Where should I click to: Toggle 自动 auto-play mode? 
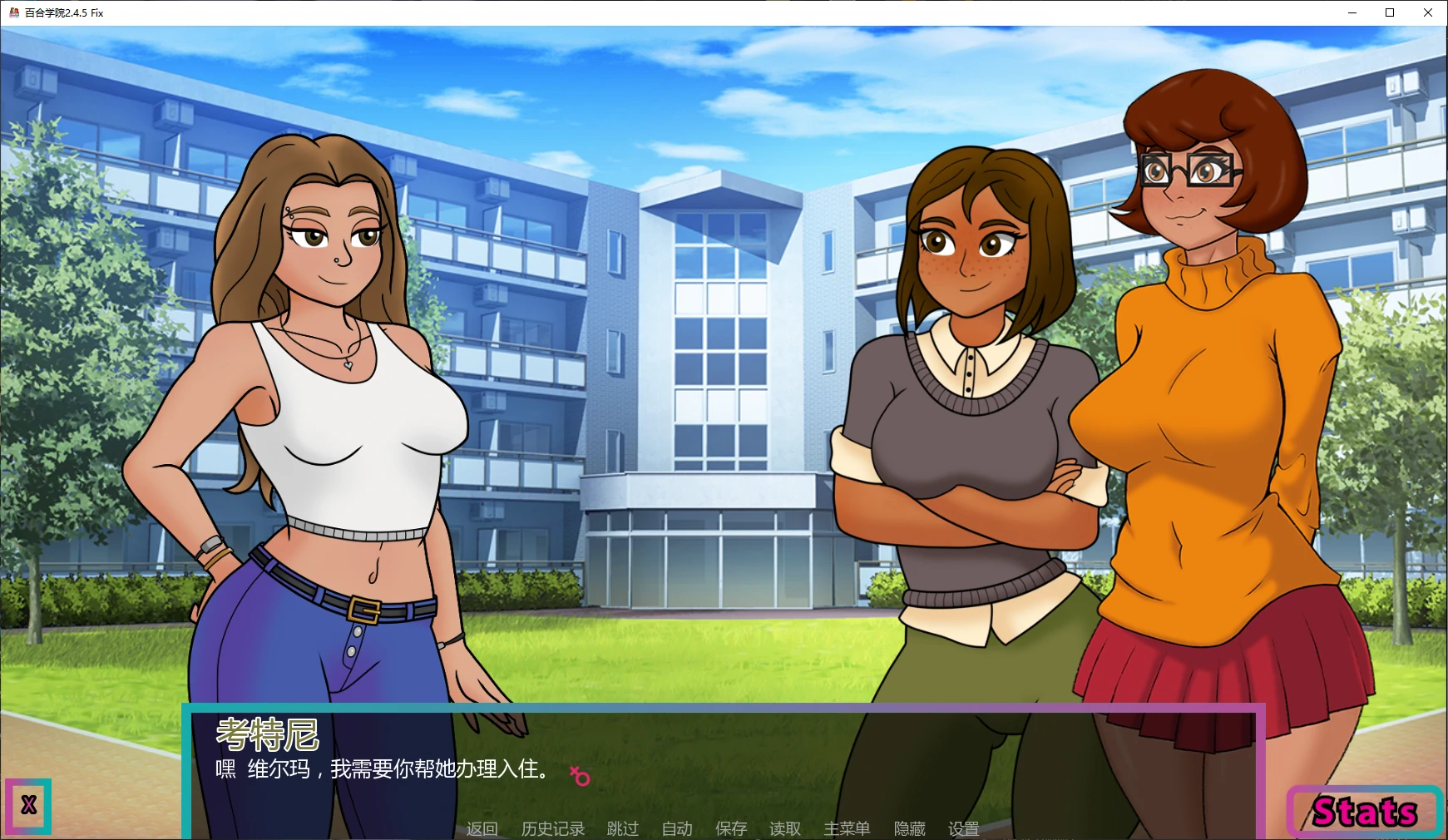click(x=677, y=828)
